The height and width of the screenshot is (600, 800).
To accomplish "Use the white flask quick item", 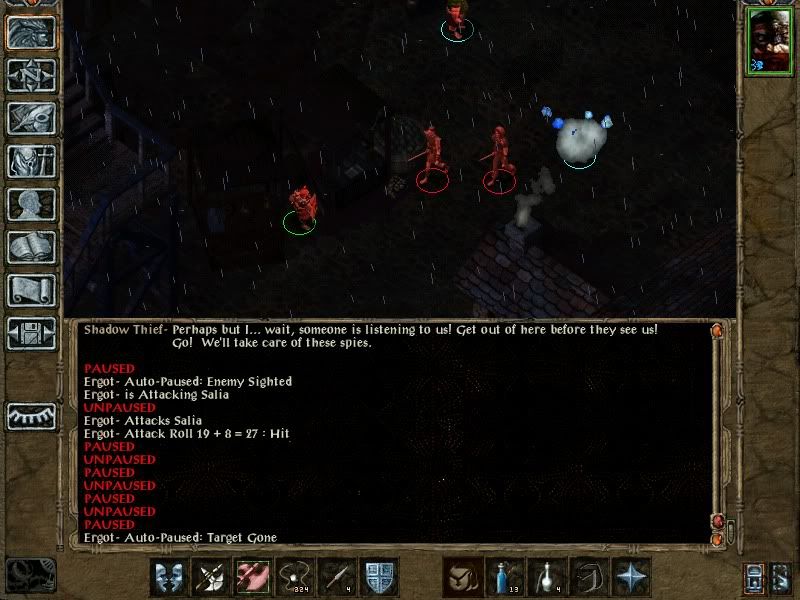I will (546, 577).
